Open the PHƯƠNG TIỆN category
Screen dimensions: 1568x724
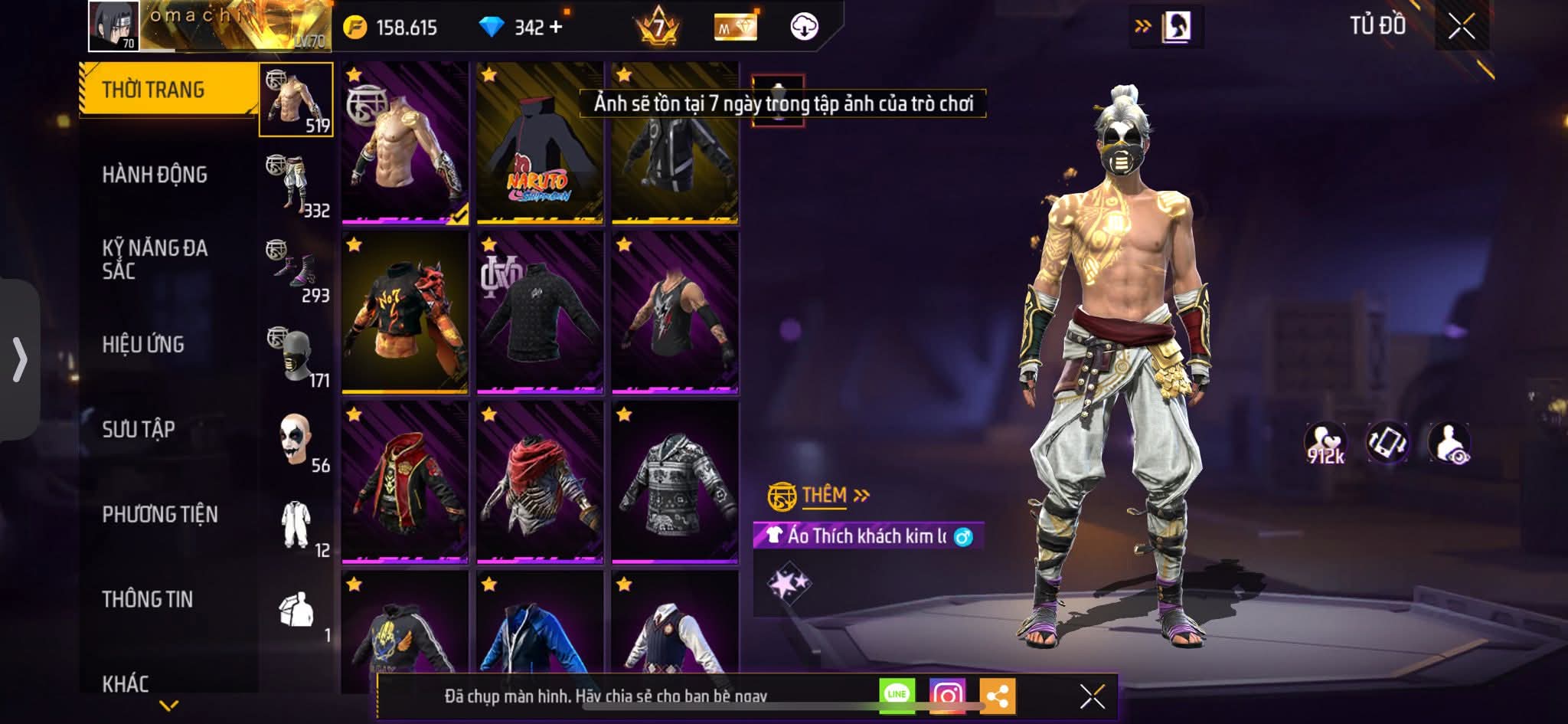(160, 514)
